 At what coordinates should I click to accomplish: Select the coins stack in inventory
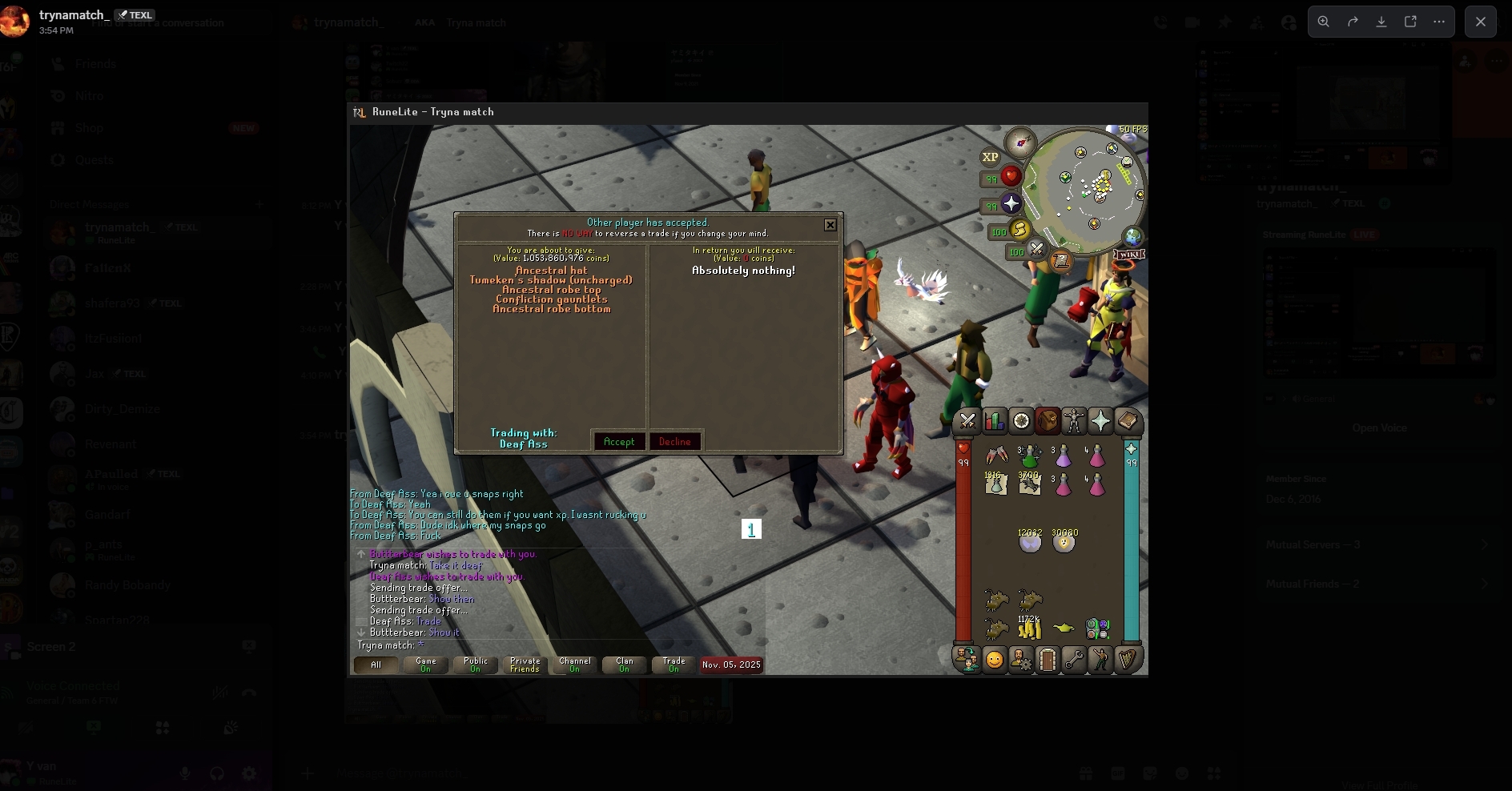click(x=1029, y=627)
